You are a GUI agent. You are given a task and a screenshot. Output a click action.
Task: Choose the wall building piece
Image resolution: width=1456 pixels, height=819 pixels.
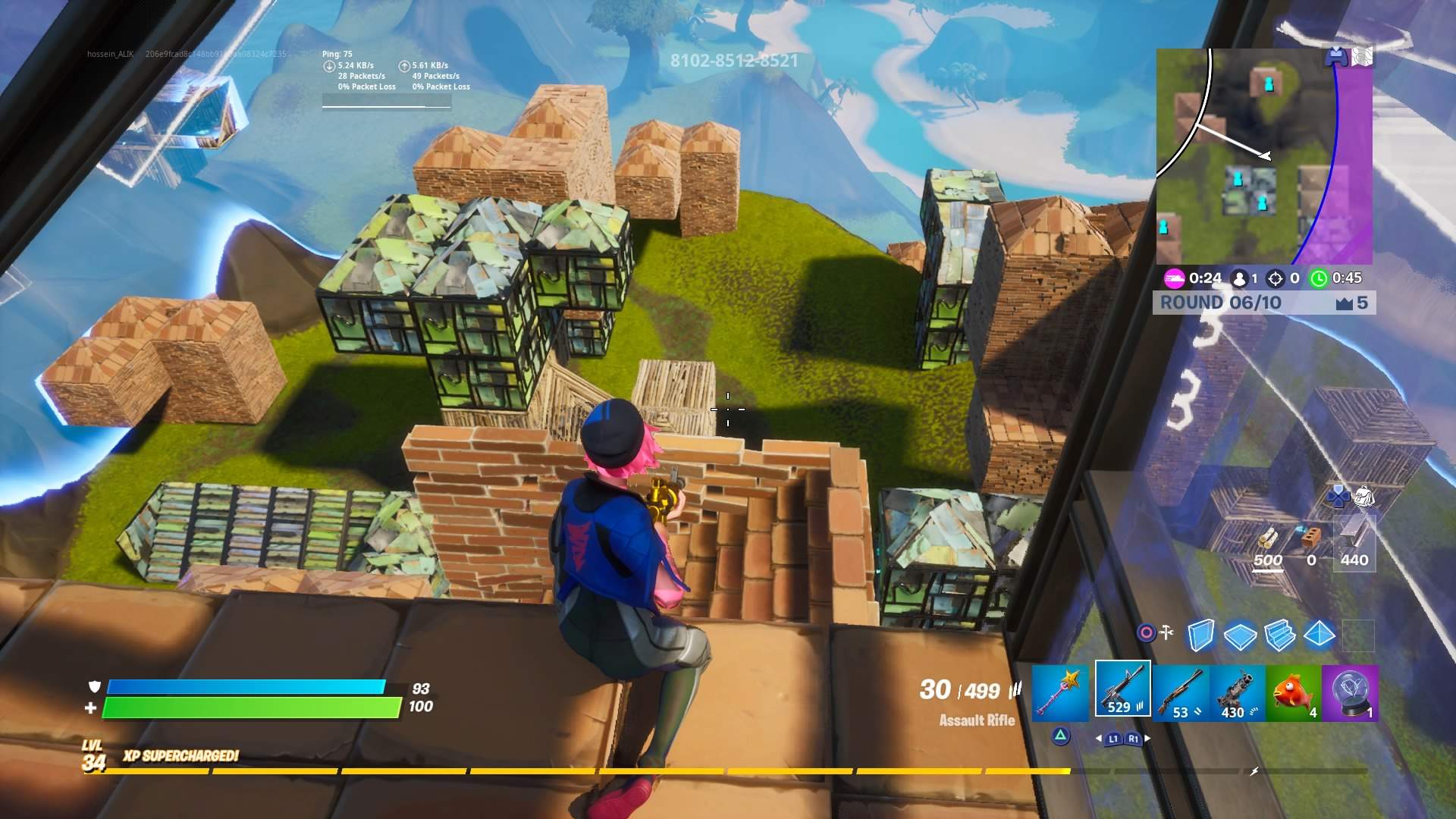(1200, 635)
